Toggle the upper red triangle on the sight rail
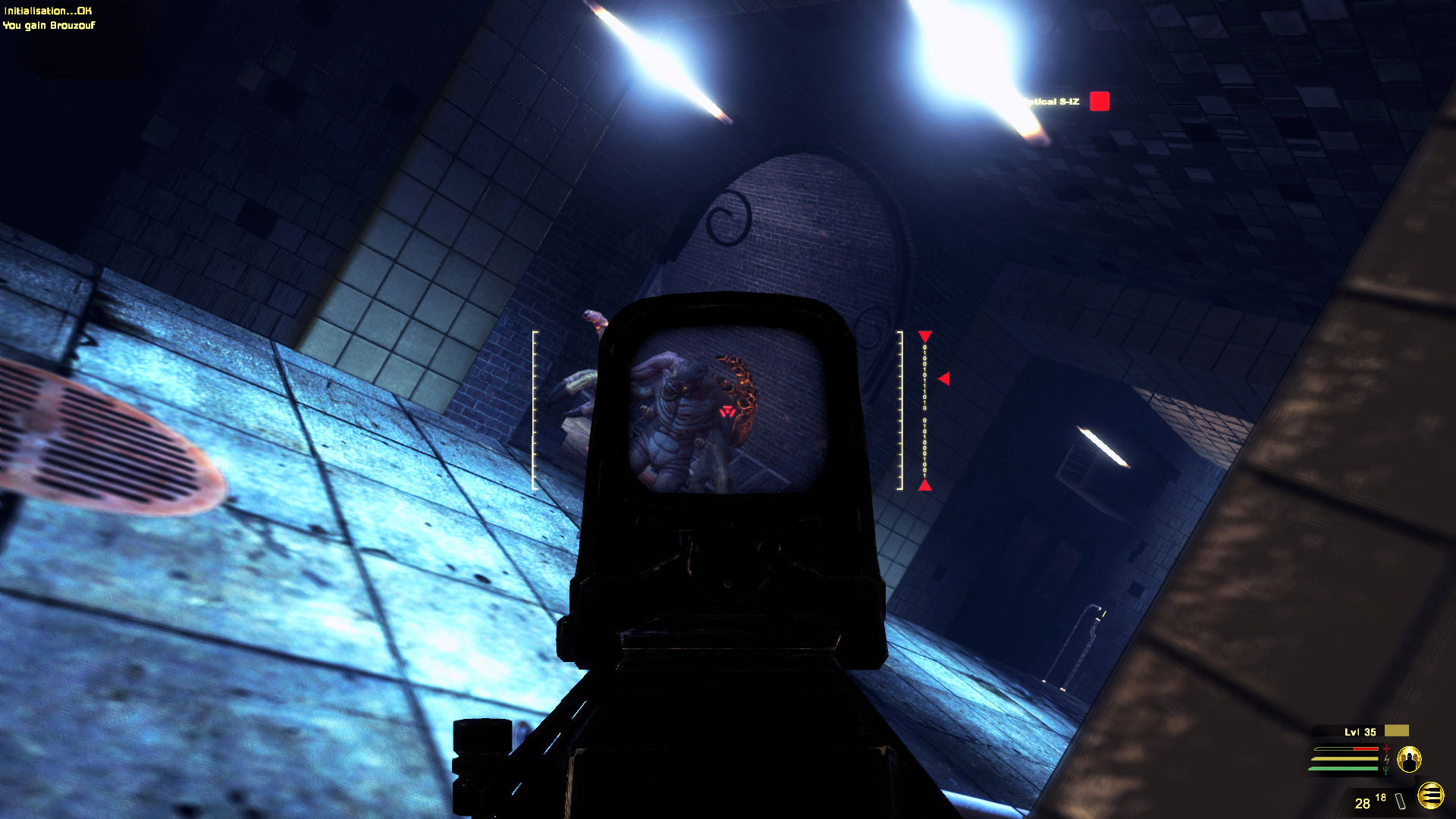 (924, 336)
